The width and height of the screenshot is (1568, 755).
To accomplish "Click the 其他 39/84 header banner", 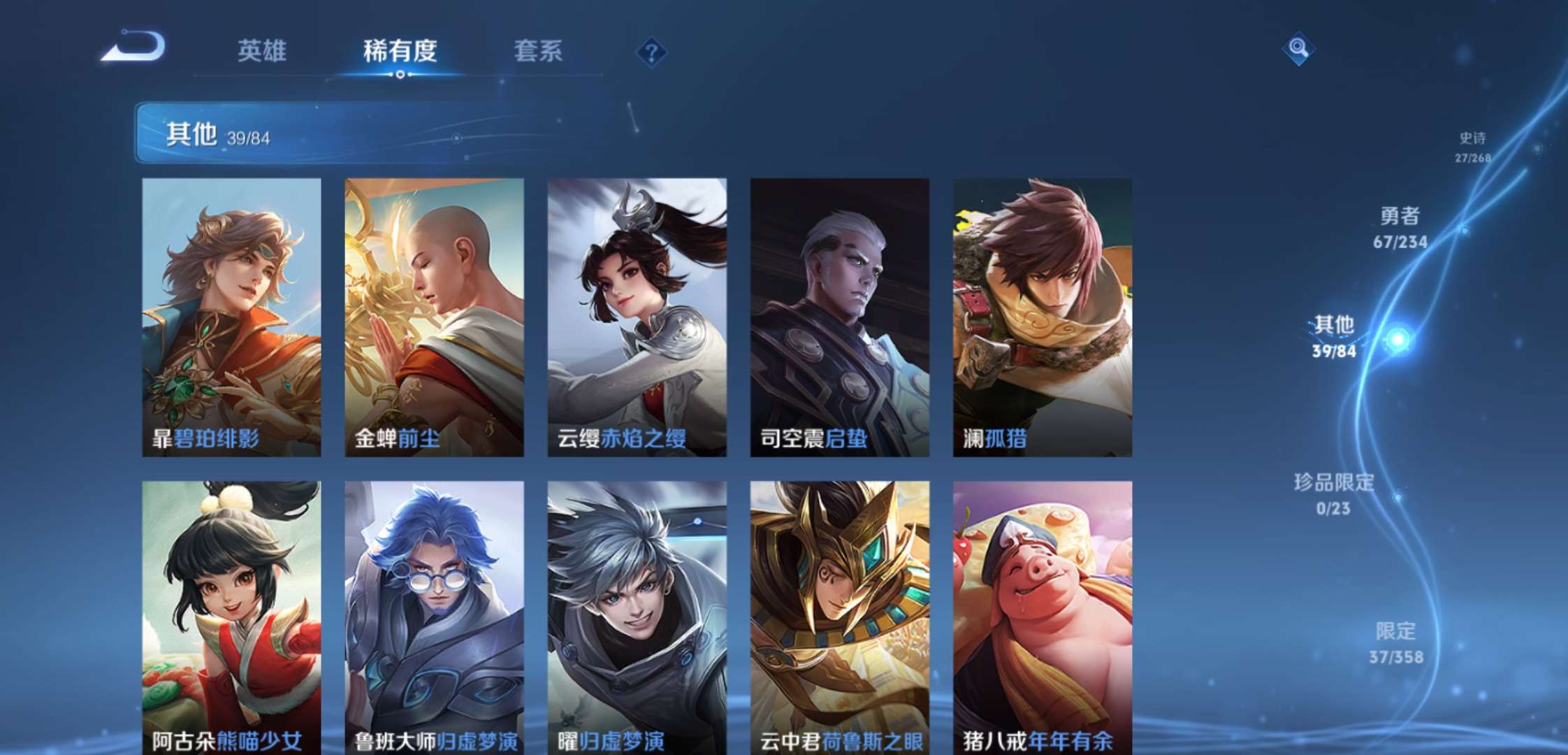I will pos(280,133).
